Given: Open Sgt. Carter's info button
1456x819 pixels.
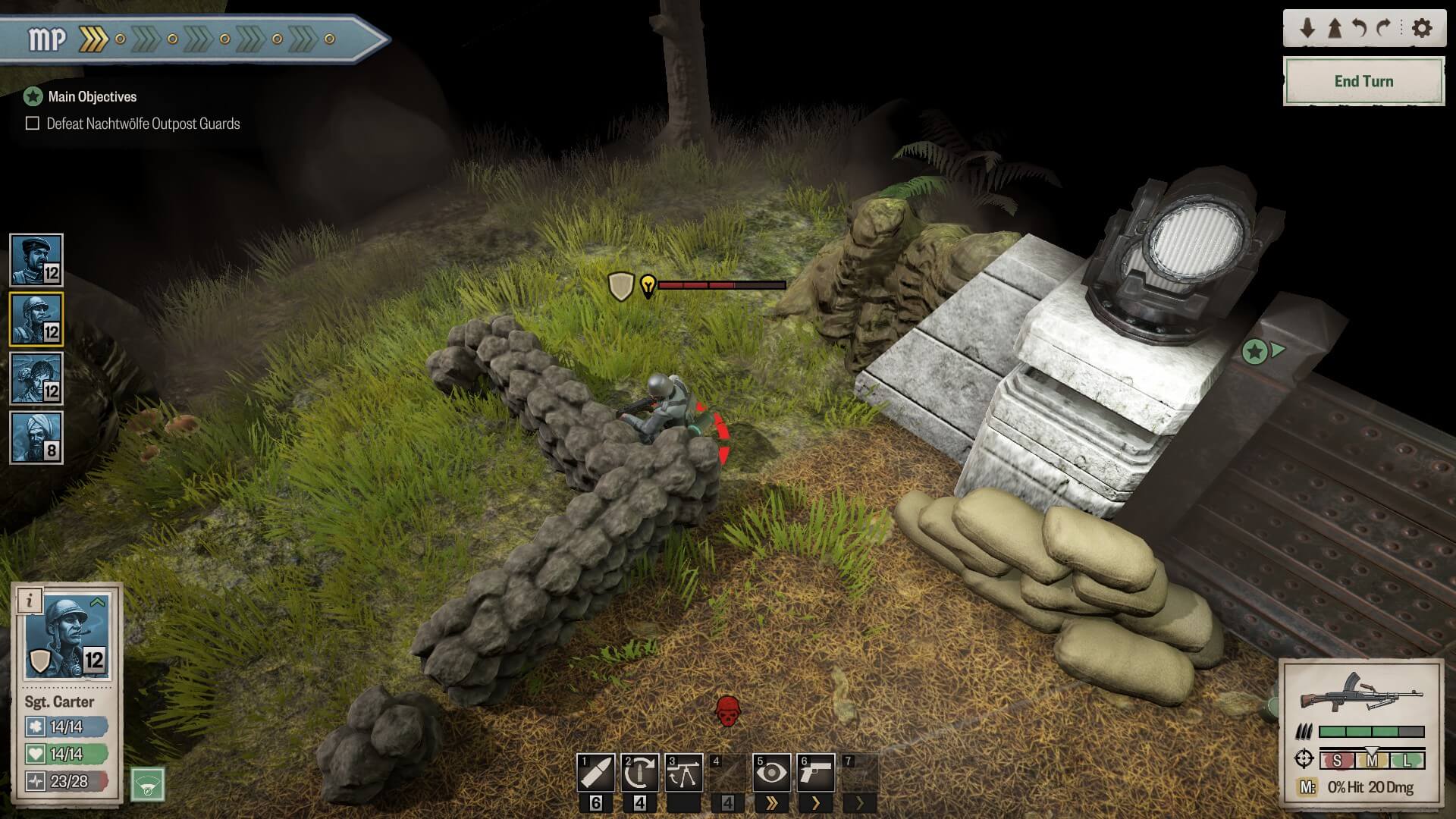Looking at the screenshot, I should coord(30,601).
